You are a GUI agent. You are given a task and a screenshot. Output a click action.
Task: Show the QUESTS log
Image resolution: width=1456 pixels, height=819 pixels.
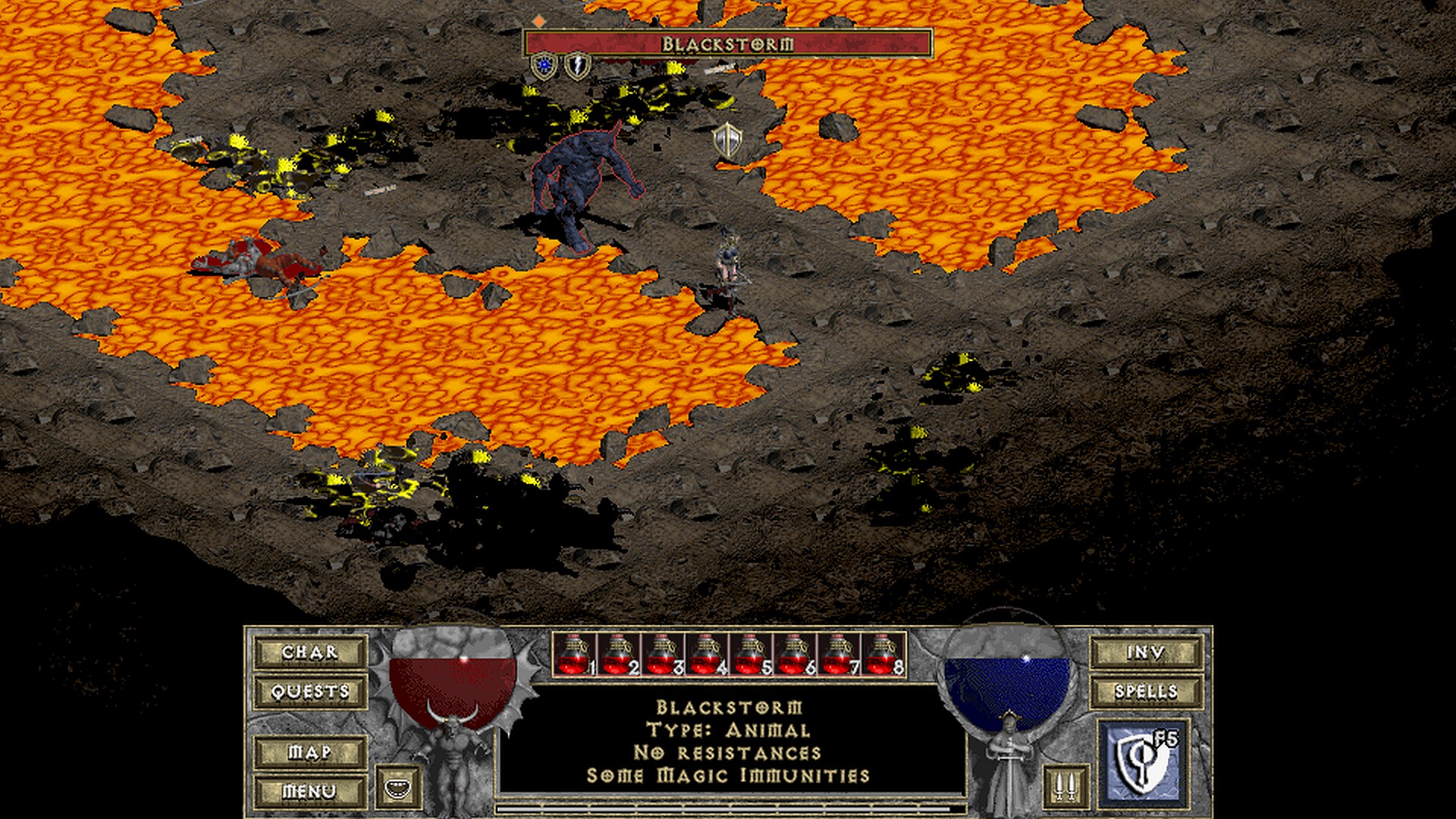(309, 692)
